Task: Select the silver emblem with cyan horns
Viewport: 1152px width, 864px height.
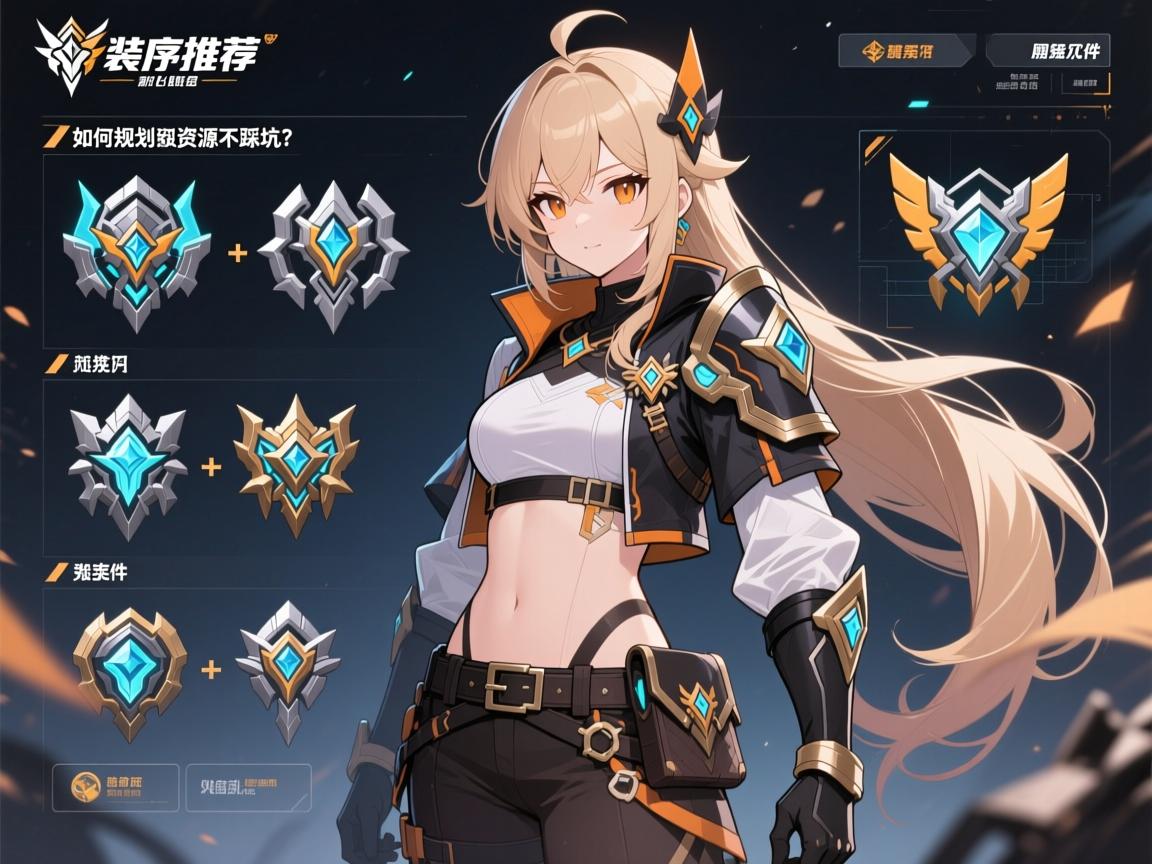Action: point(137,252)
